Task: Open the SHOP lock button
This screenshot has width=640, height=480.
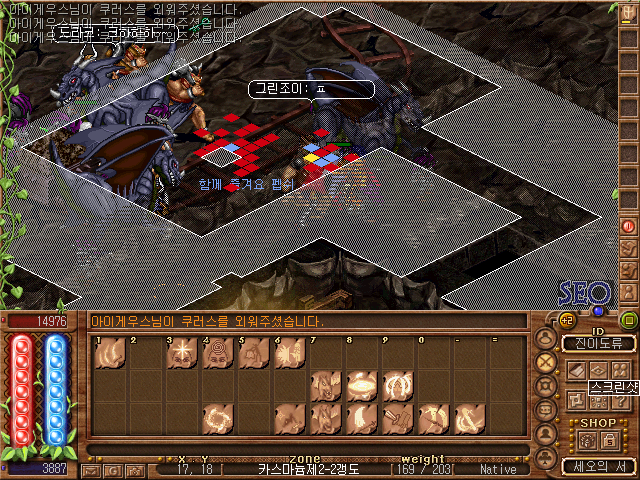Action: [x=608, y=441]
